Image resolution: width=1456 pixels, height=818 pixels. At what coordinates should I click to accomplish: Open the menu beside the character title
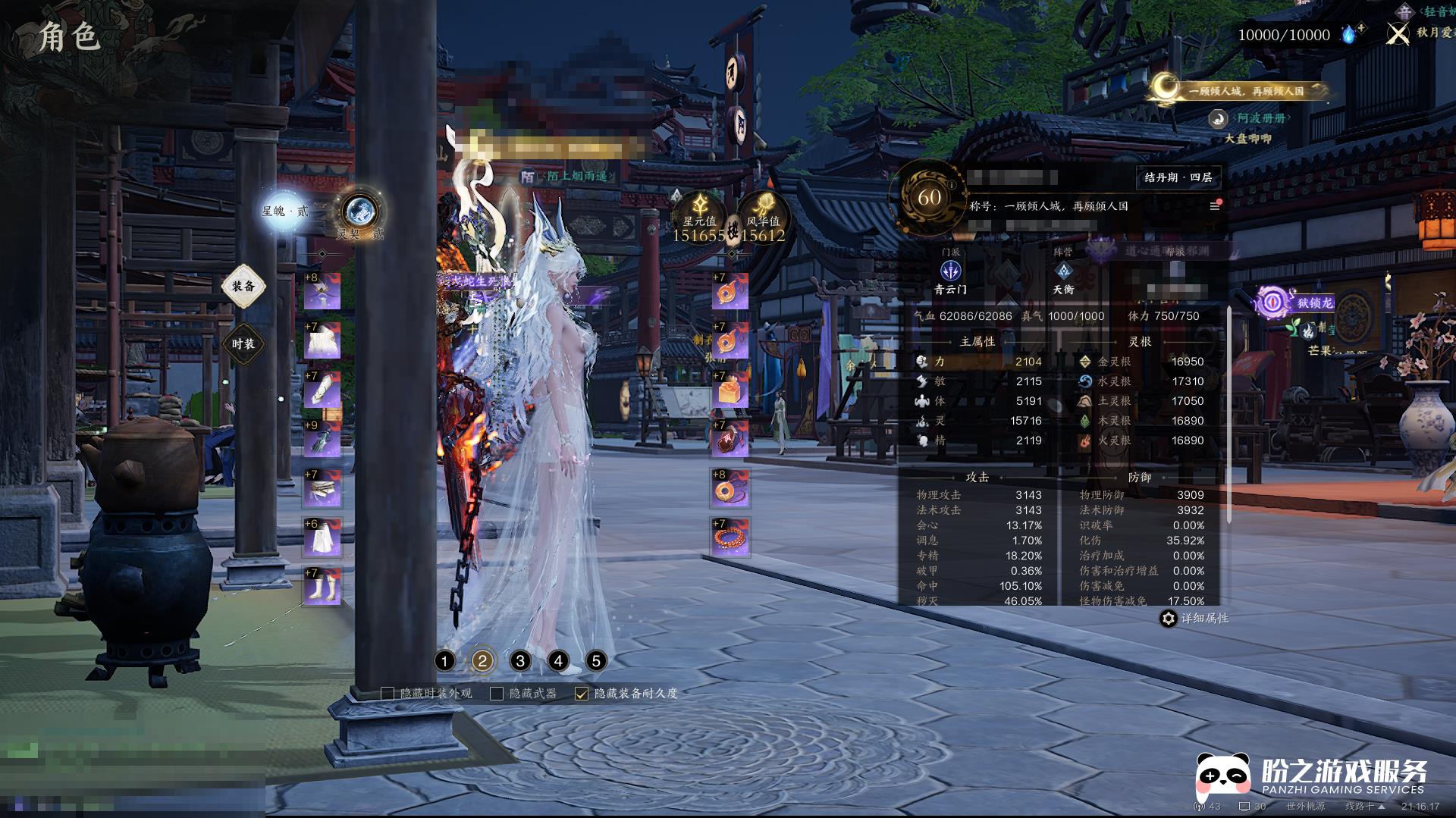[1214, 206]
